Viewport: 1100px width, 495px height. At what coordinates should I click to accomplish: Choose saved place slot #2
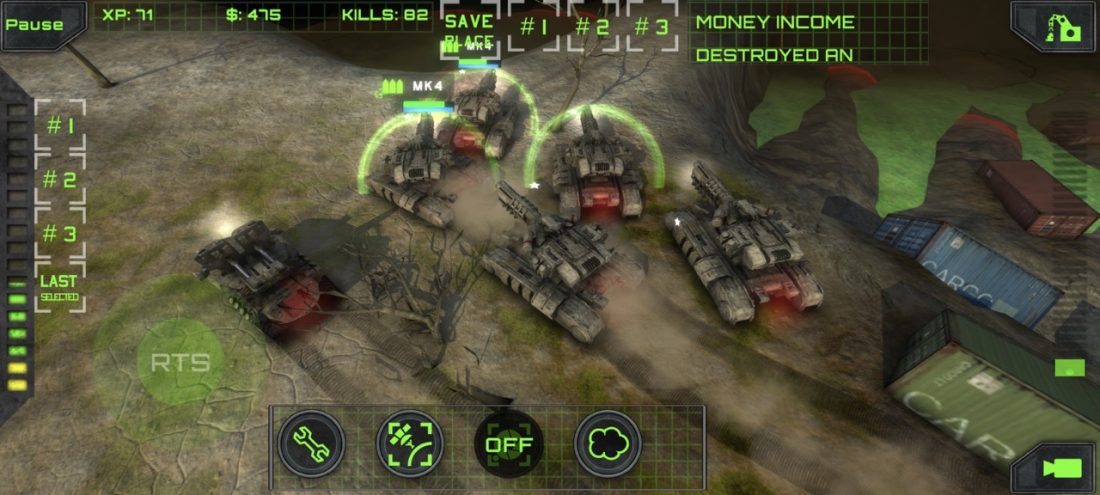click(593, 27)
